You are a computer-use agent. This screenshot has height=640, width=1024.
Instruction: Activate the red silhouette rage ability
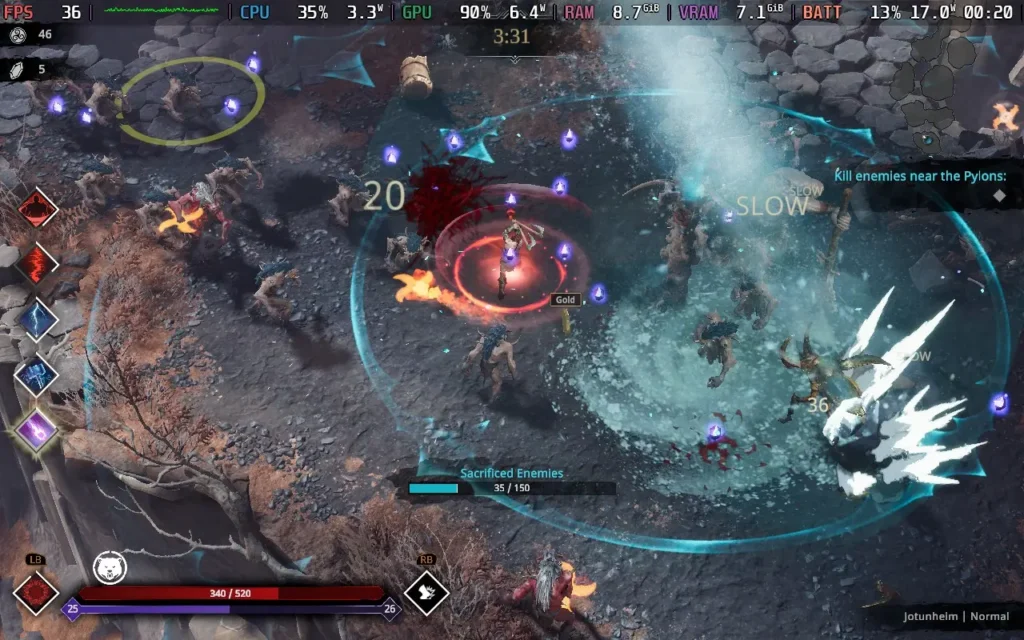[37, 208]
